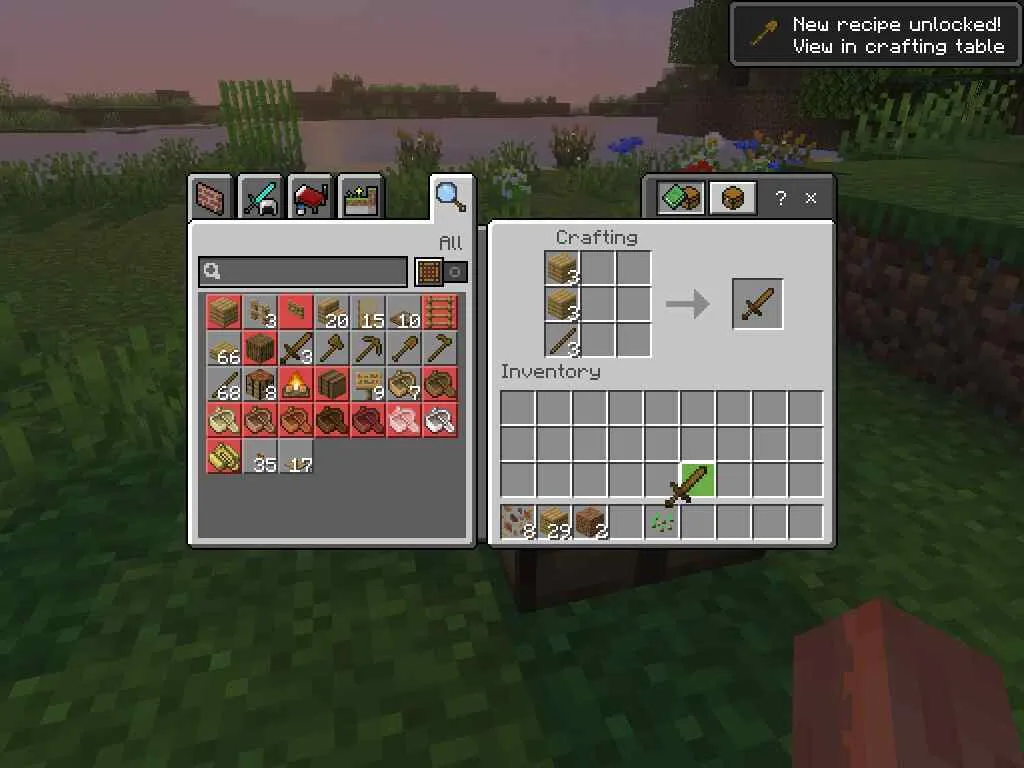
Task: Select the stack of 29 oak planks
Action: coord(554,522)
